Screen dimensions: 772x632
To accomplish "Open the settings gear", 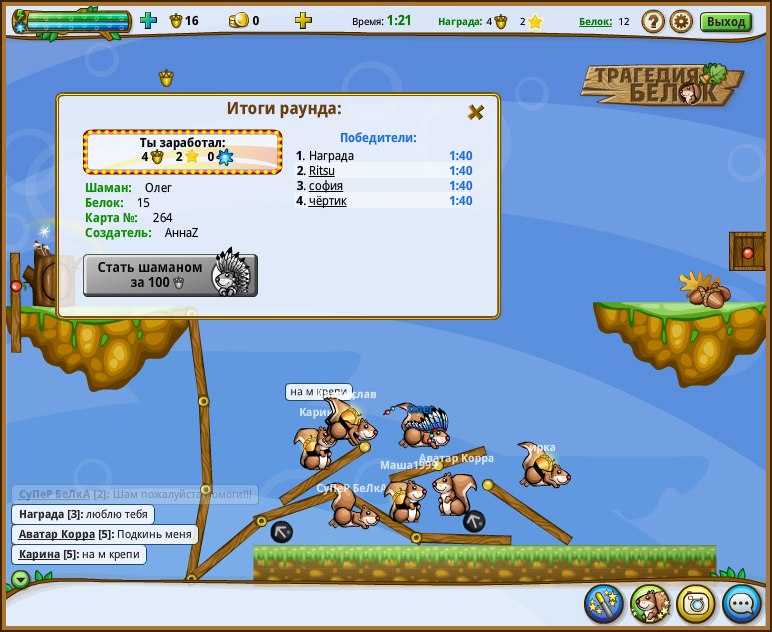I will [681, 21].
